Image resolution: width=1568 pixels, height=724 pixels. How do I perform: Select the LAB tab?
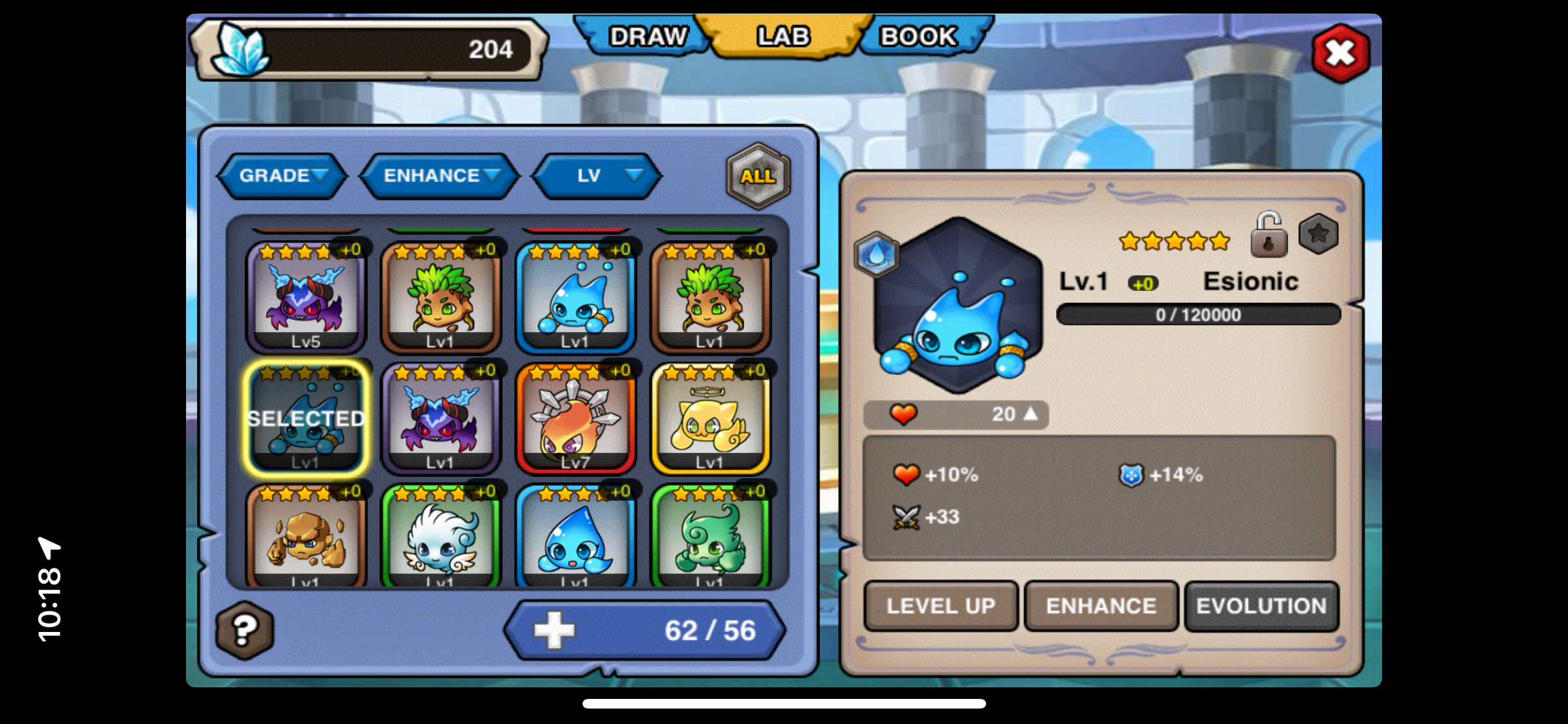pyautogui.click(x=783, y=37)
